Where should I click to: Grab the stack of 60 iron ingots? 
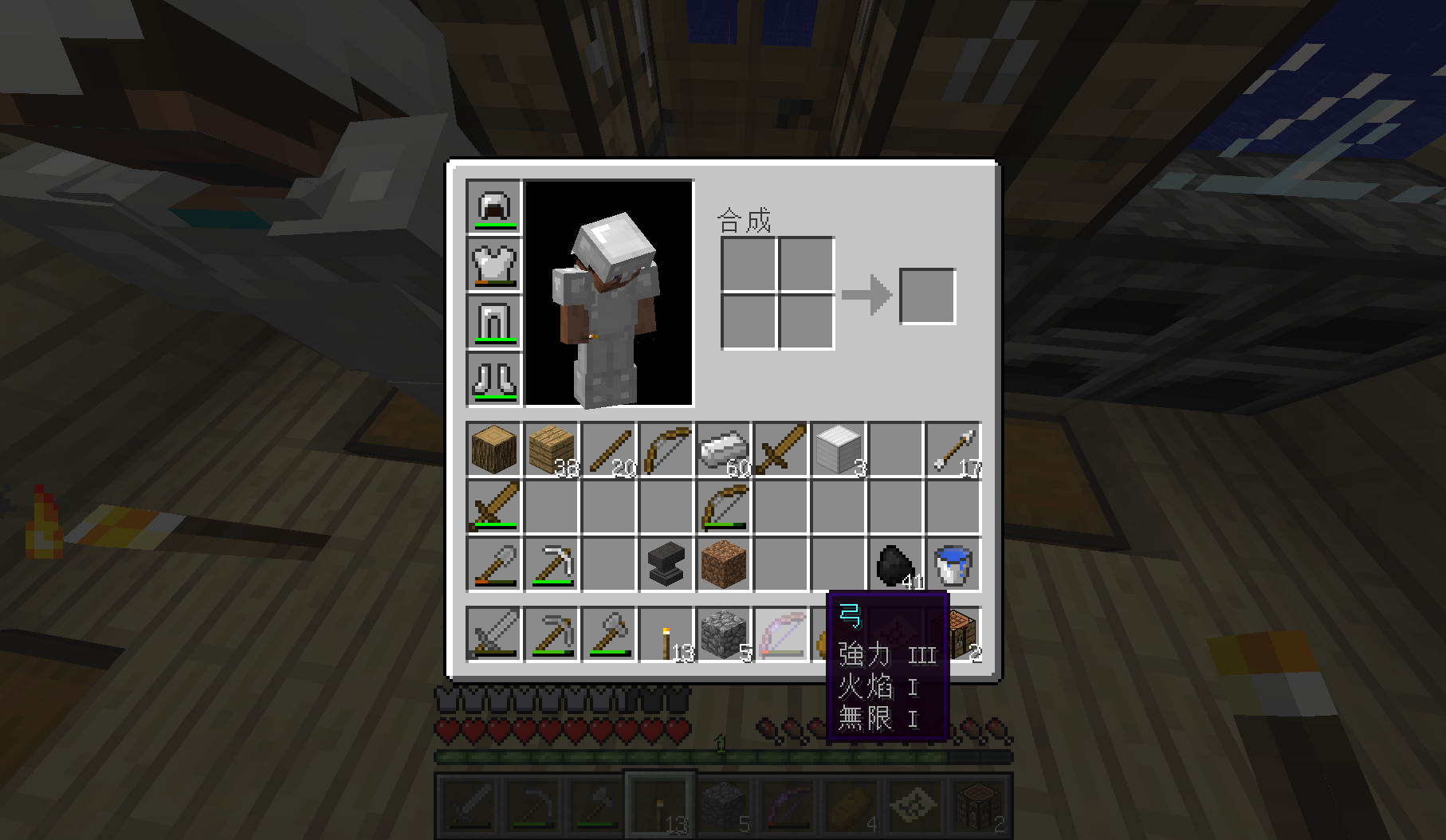click(x=724, y=450)
